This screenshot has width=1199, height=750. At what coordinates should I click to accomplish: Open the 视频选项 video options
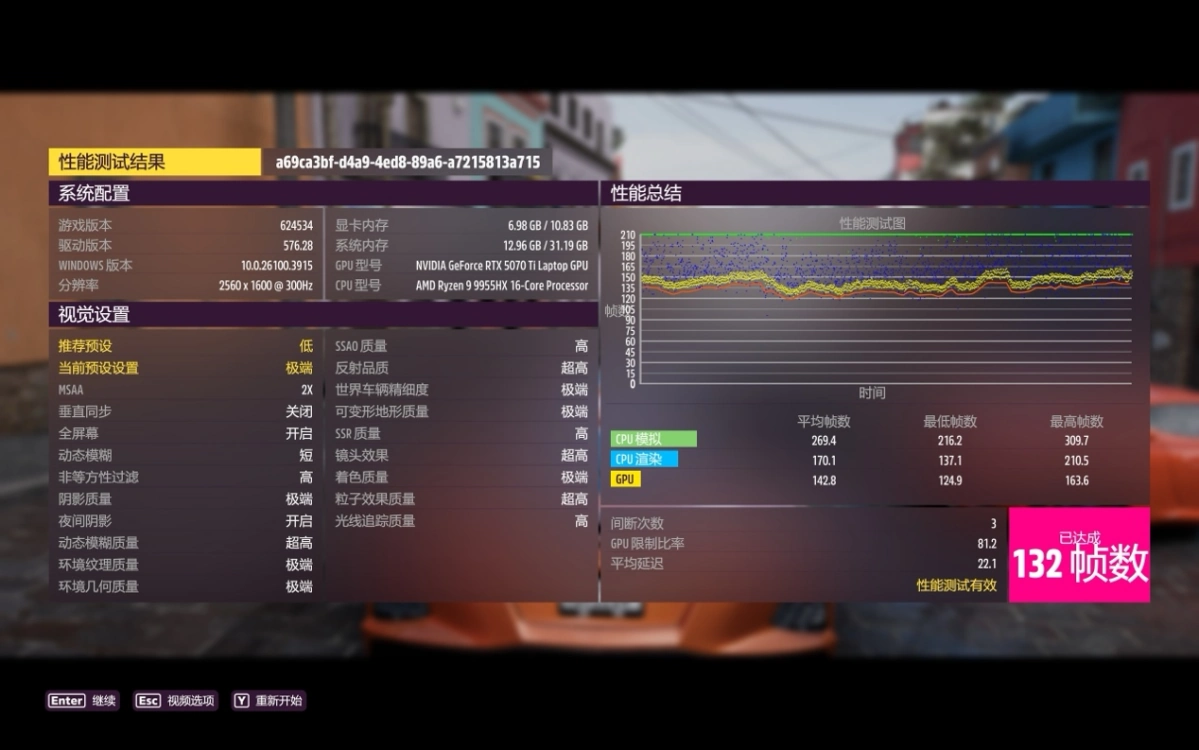[x=175, y=701]
